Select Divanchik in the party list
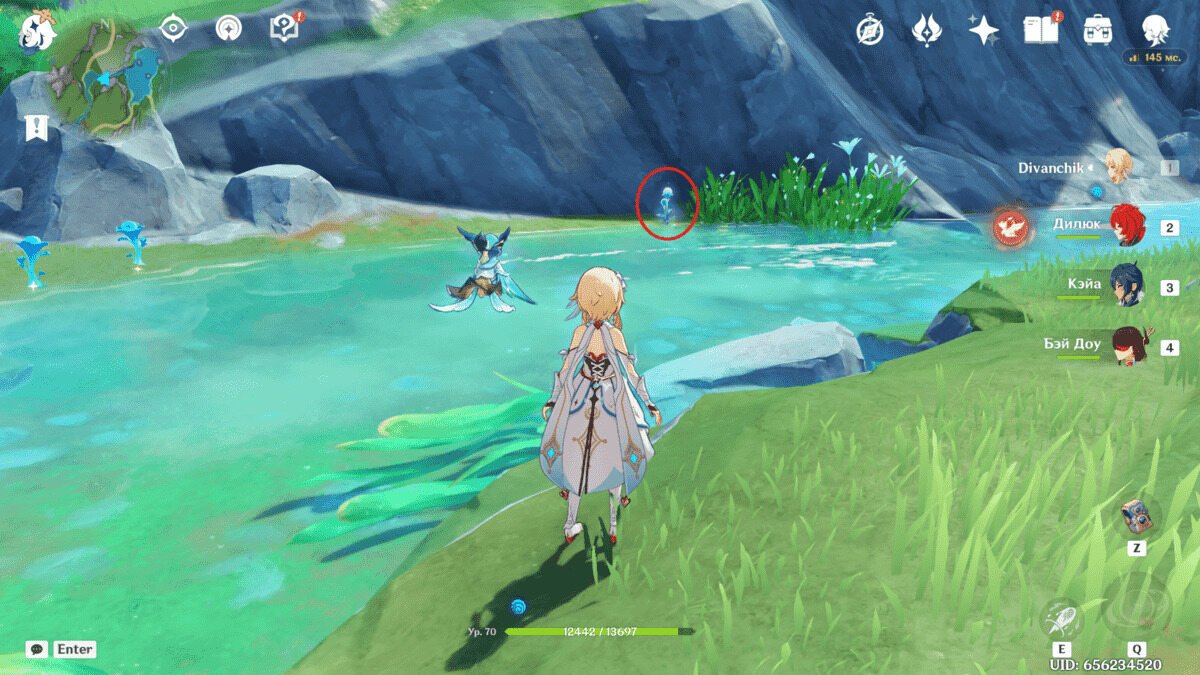Screen dimensions: 1200x675 (1118, 167)
